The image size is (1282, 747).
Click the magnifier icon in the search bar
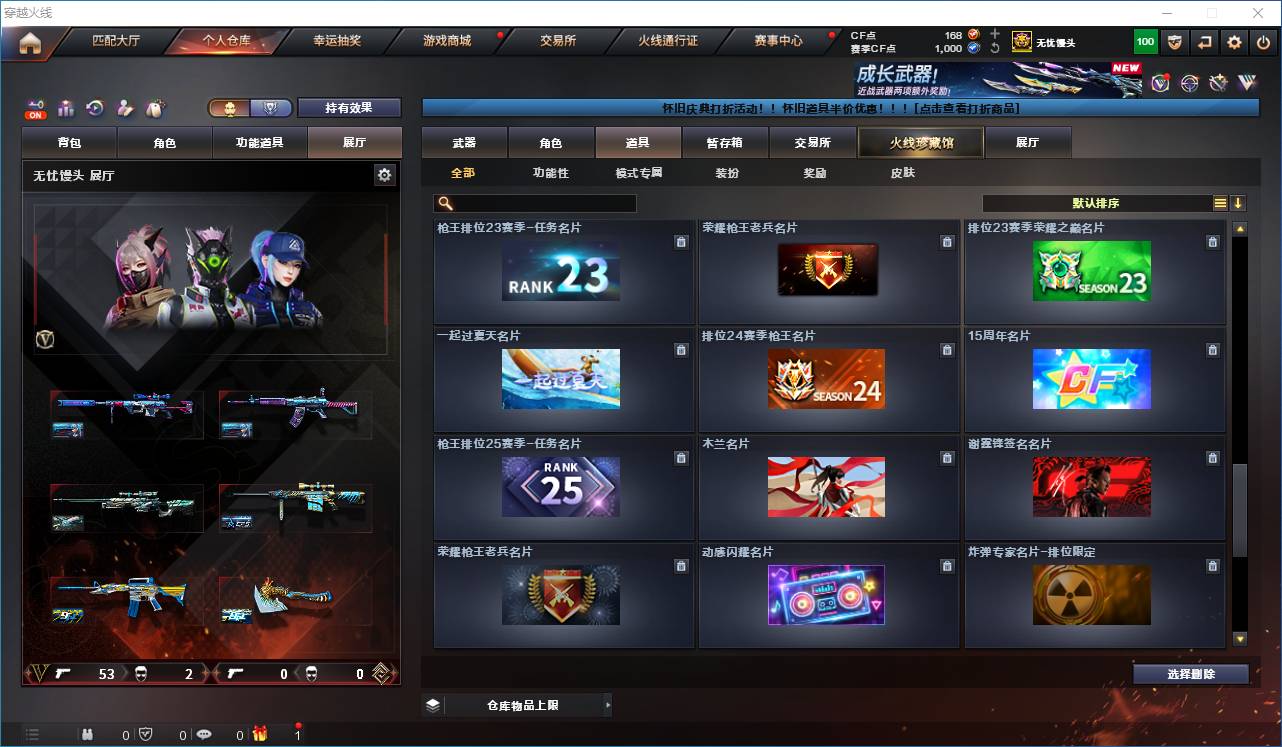coord(443,203)
